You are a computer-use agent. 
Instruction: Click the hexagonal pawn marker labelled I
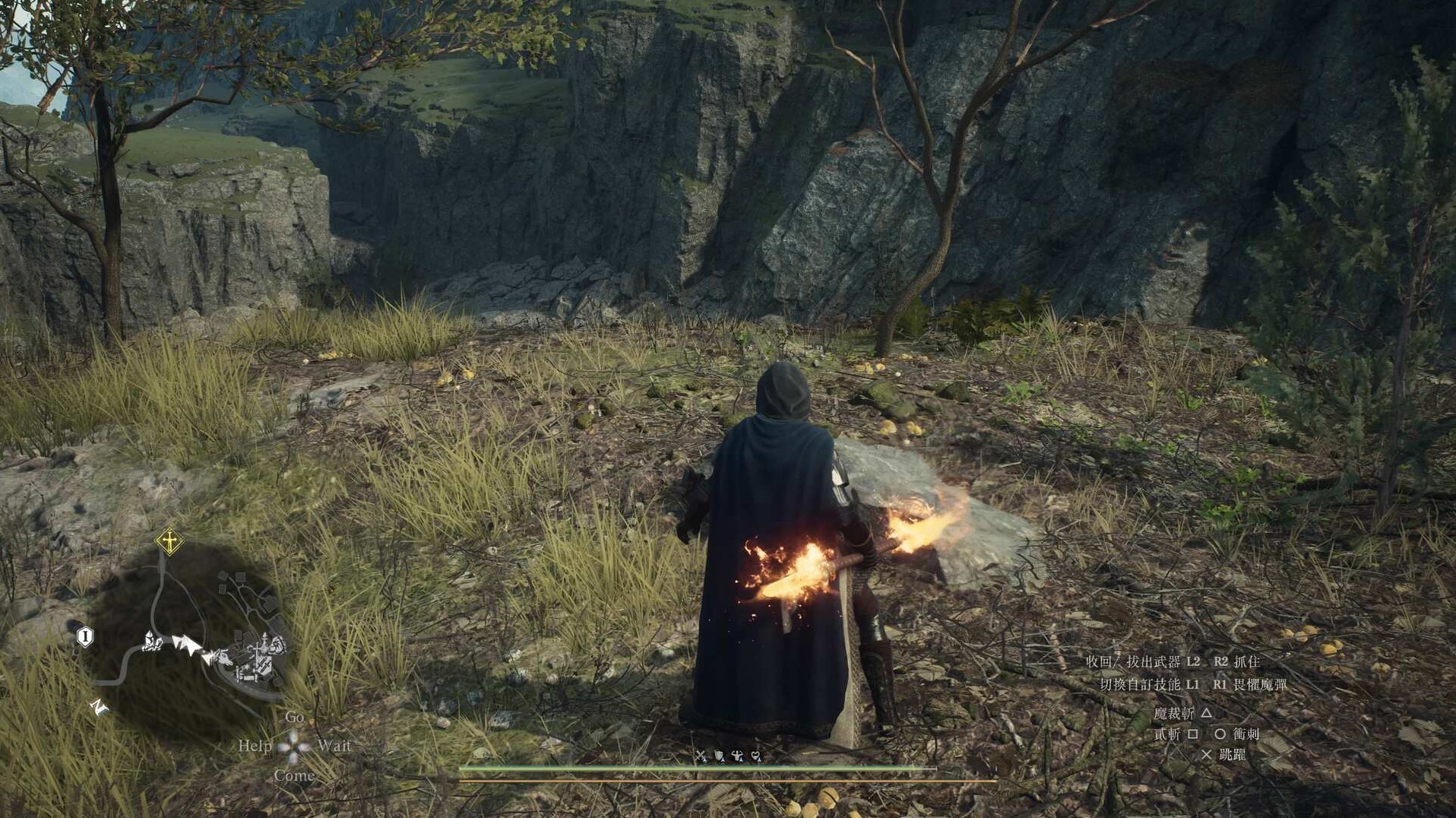point(85,636)
